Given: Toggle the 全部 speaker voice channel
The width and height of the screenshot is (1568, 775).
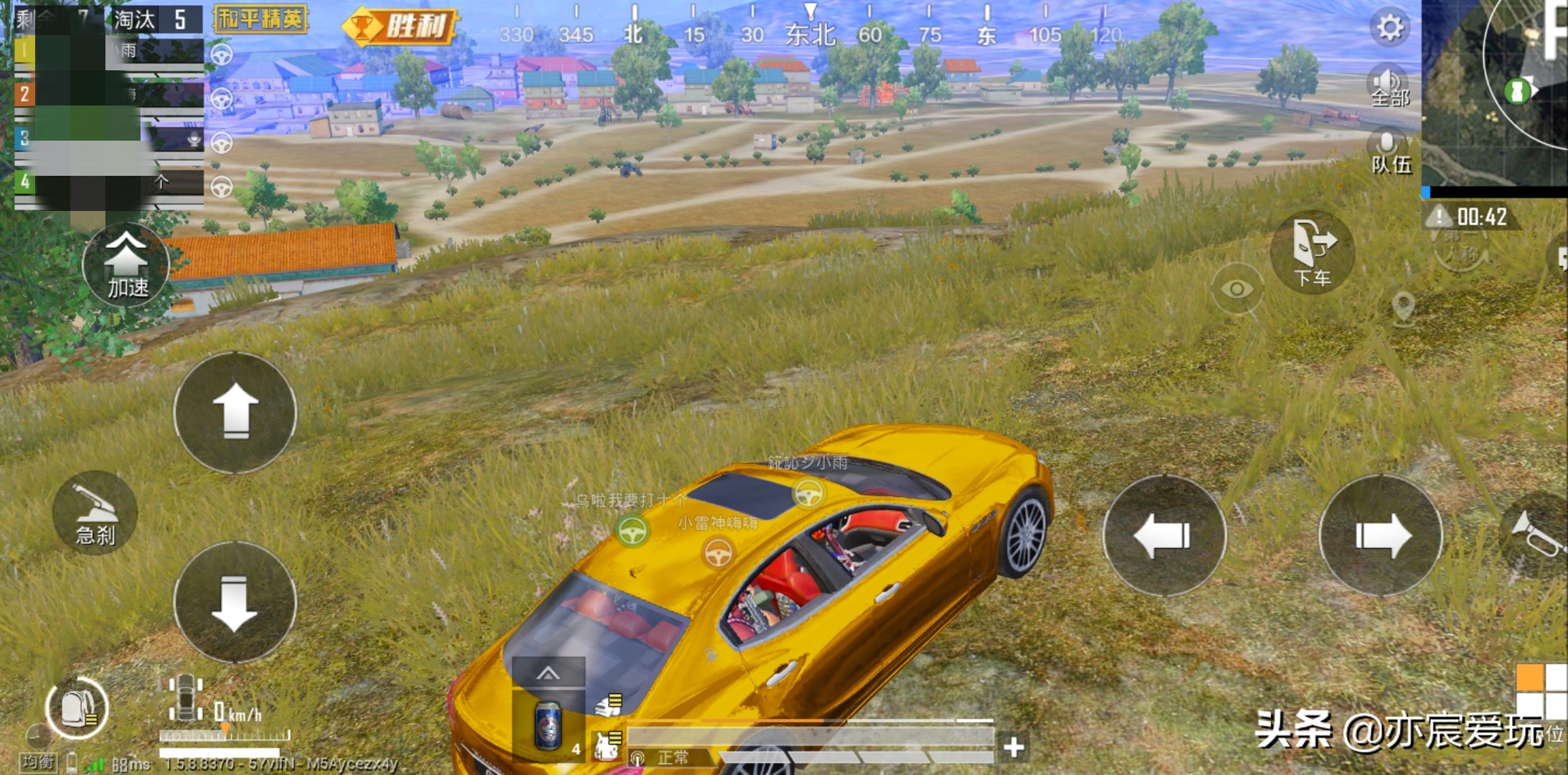Looking at the screenshot, I should pyautogui.click(x=1389, y=86).
